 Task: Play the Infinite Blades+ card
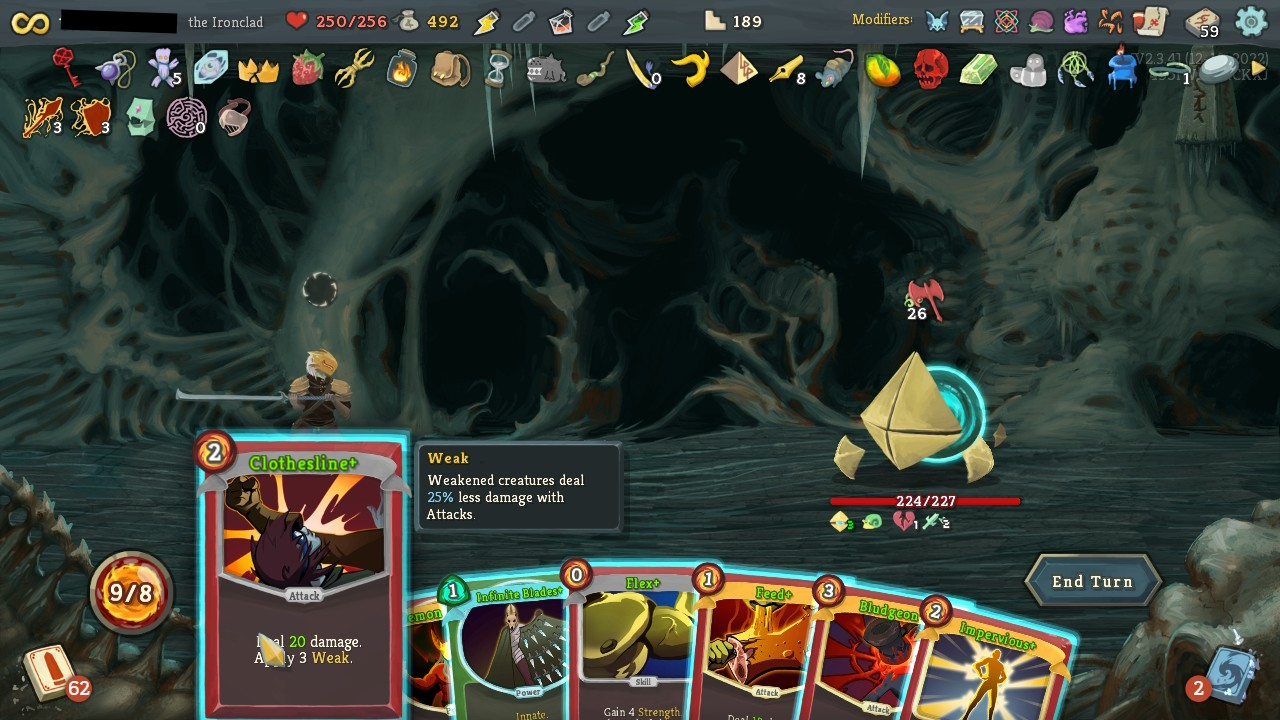pos(510,650)
